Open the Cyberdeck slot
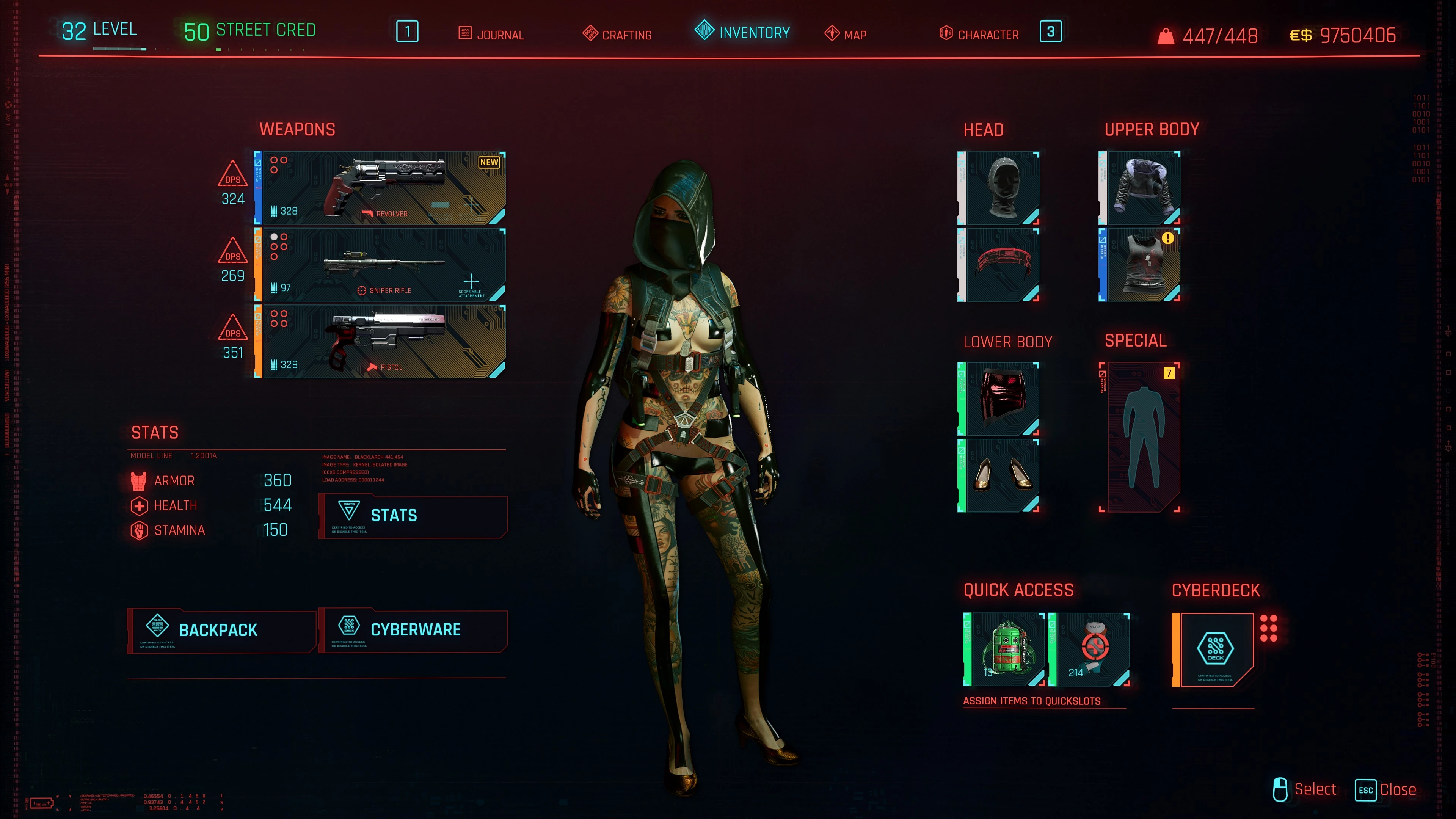Screen dimensions: 1456x819 [x=1214, y=650]
